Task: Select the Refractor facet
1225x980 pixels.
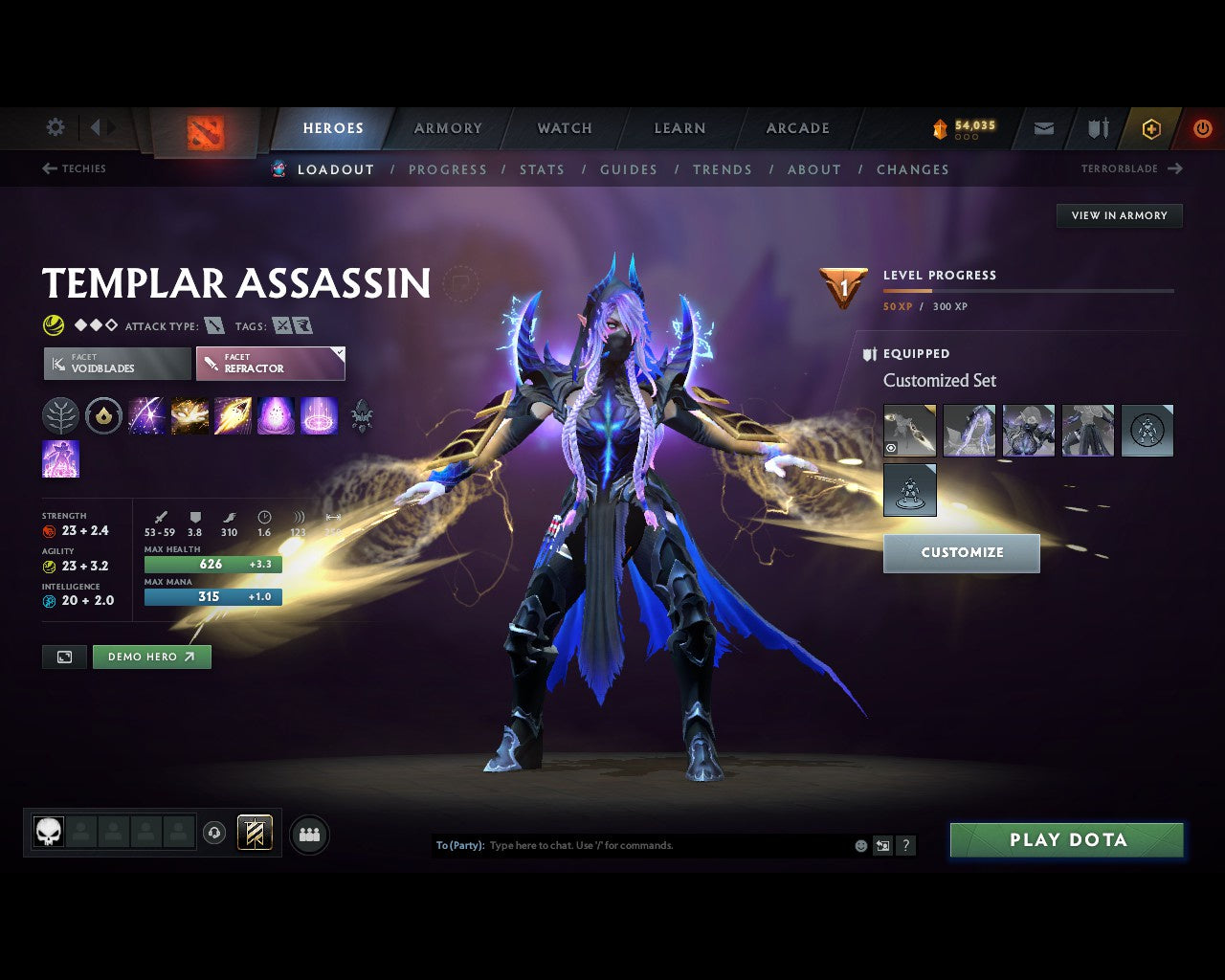Action: [x=271, y=364]
